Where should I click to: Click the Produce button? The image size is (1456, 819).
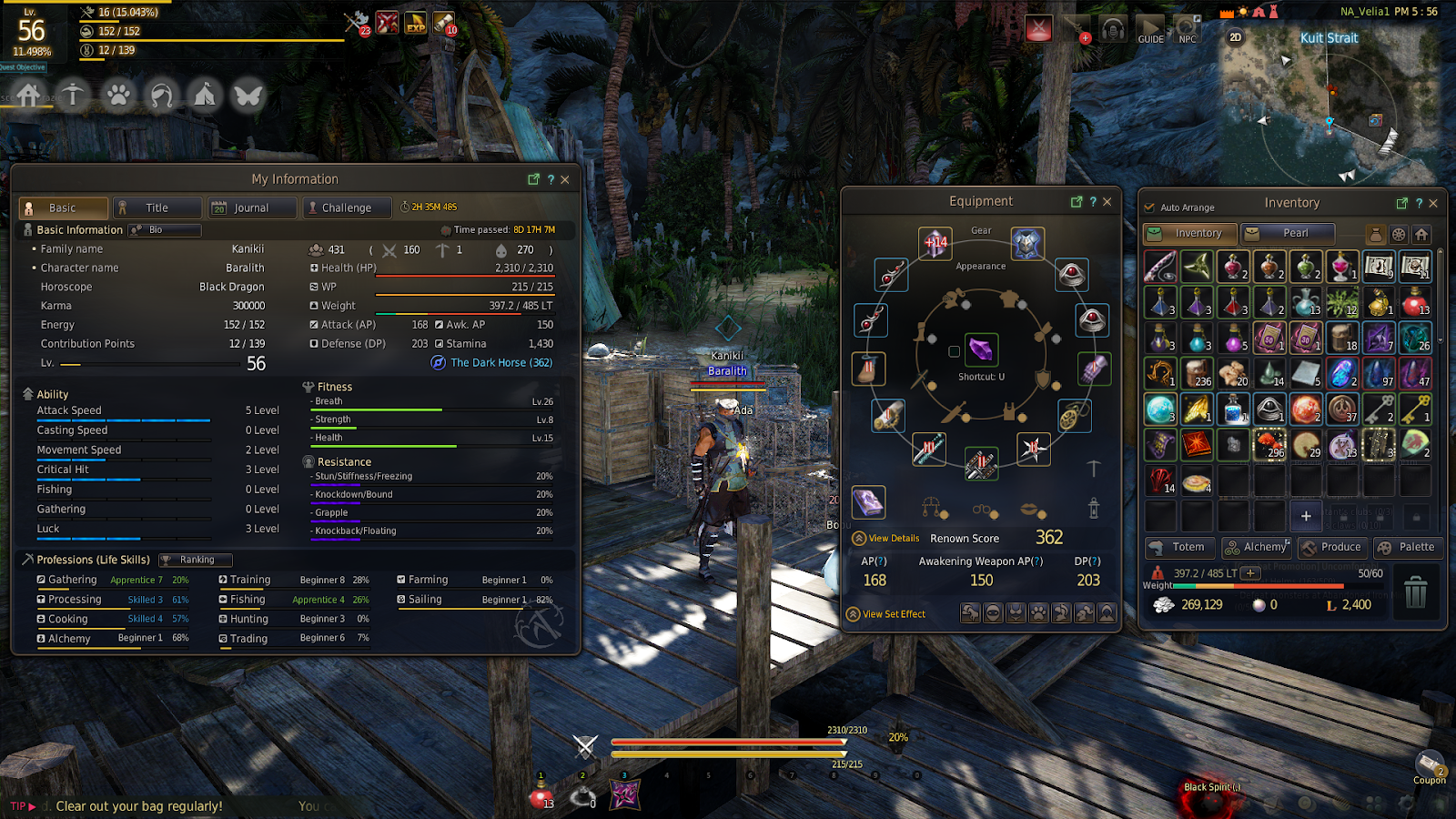tap(1331, 547)
